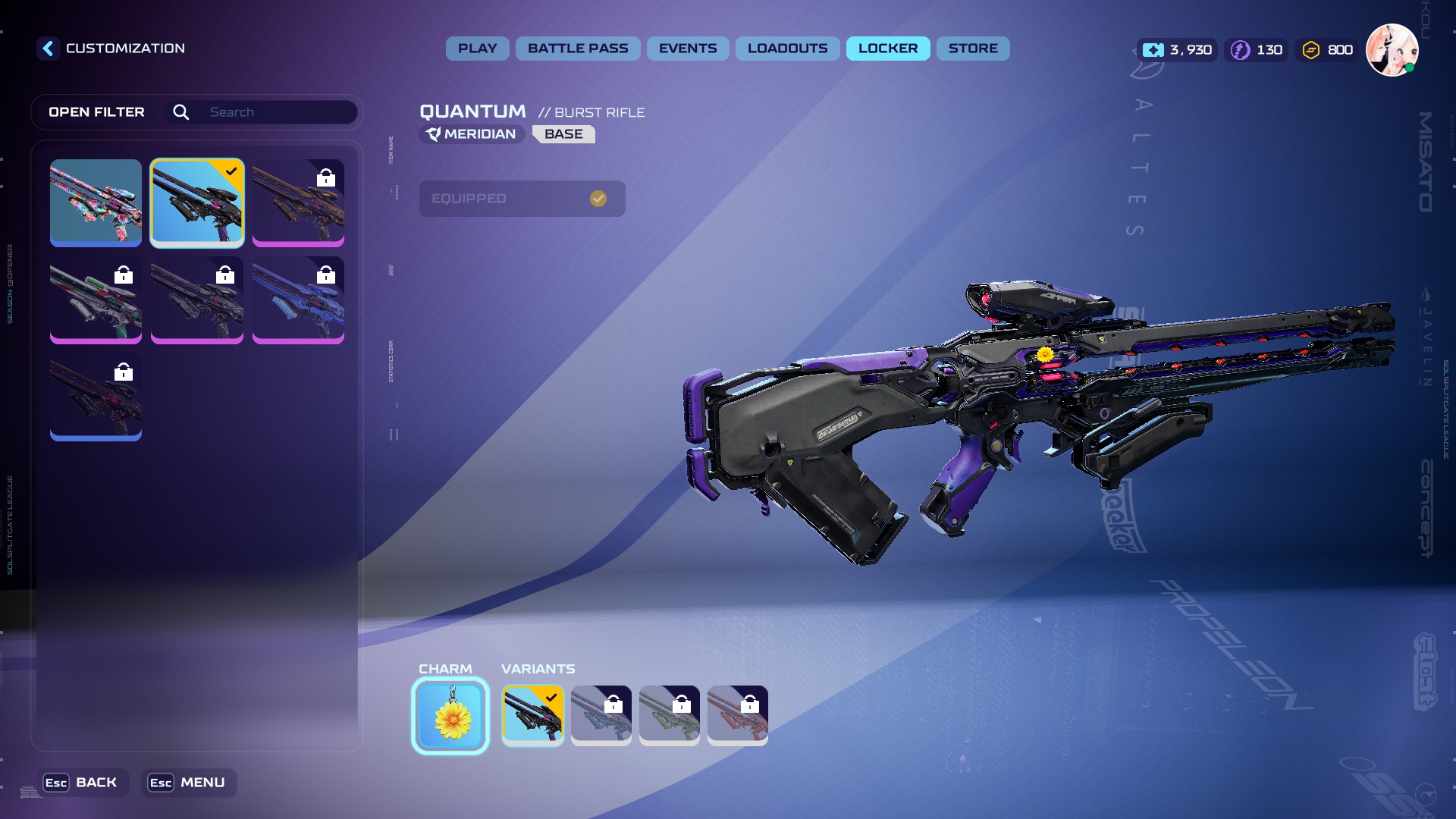Go back using the Customization arrow
The height and width of the screenshot is (819, 1456).
[x=48, y=49]
